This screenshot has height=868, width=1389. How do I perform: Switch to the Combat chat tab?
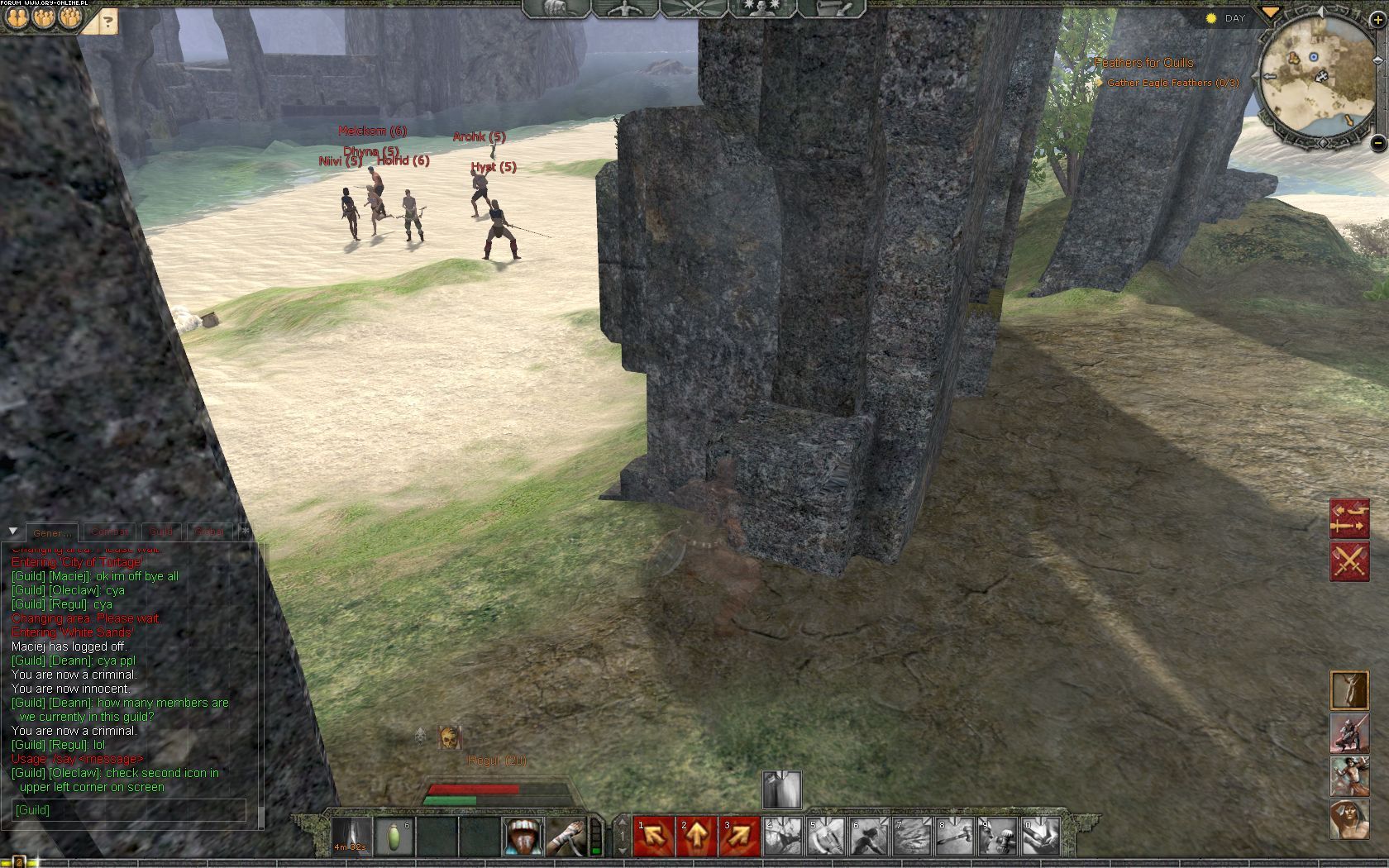coord(109,532)
